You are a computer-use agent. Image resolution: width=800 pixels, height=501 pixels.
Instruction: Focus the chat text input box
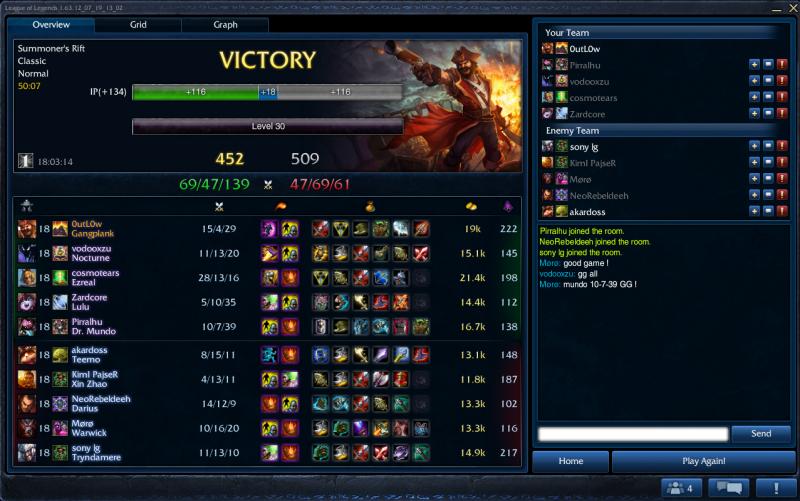coord(632,434)
